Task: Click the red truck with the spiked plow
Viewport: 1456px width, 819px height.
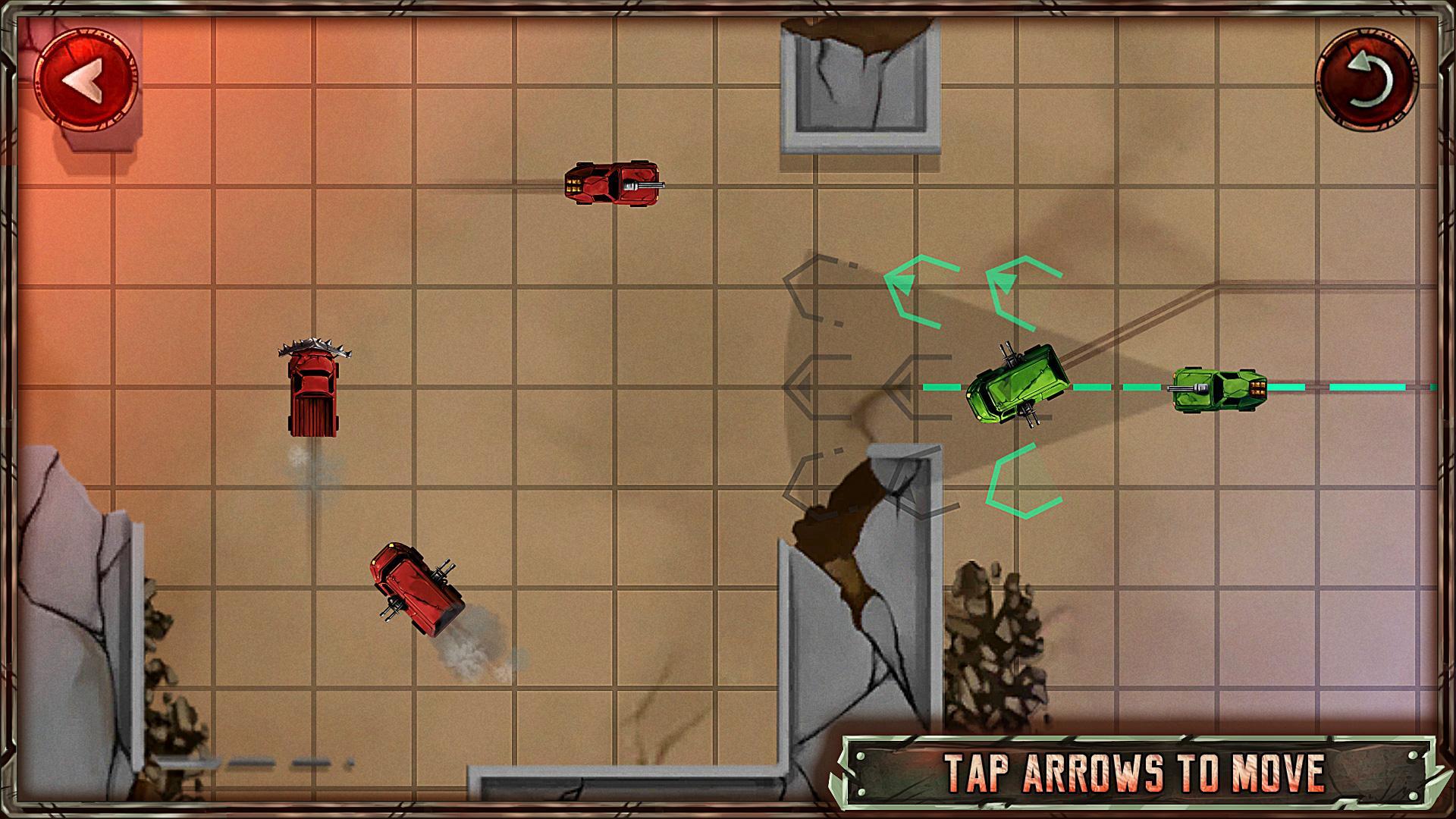Action: click(315, 394)
